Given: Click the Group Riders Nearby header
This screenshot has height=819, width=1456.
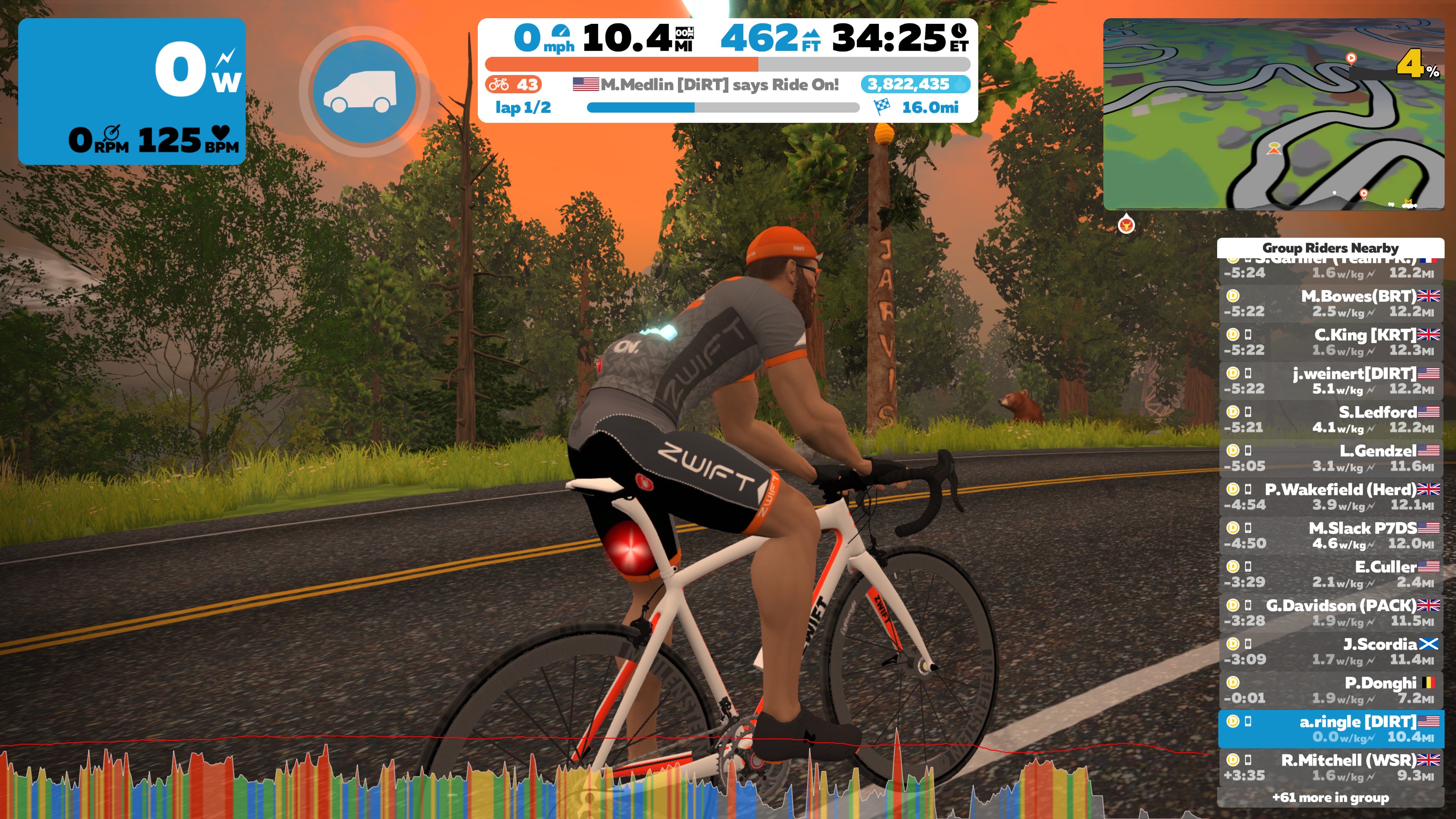Looking at the screenshot, I should (1330, 248).
